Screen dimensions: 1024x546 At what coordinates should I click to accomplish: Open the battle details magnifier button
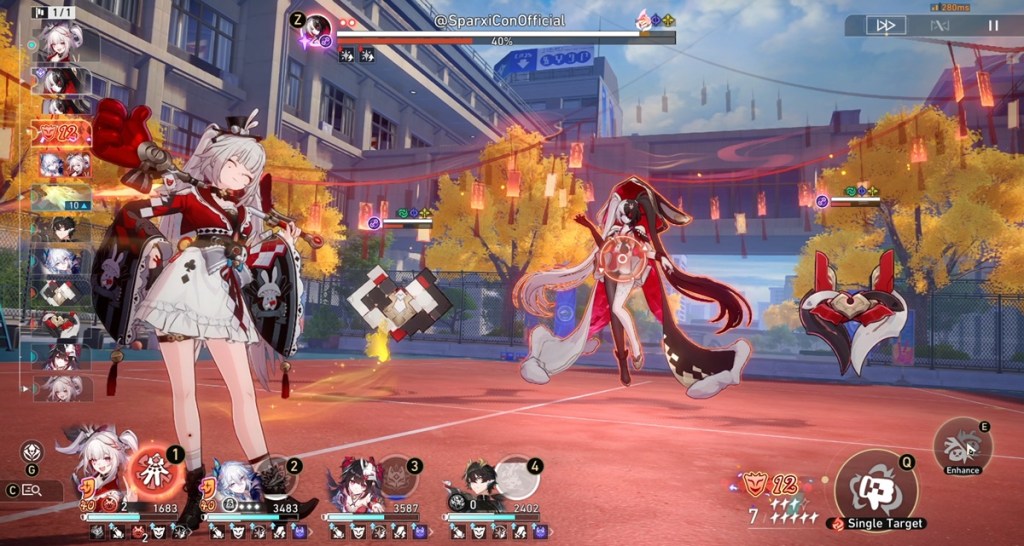pos(31,490)
